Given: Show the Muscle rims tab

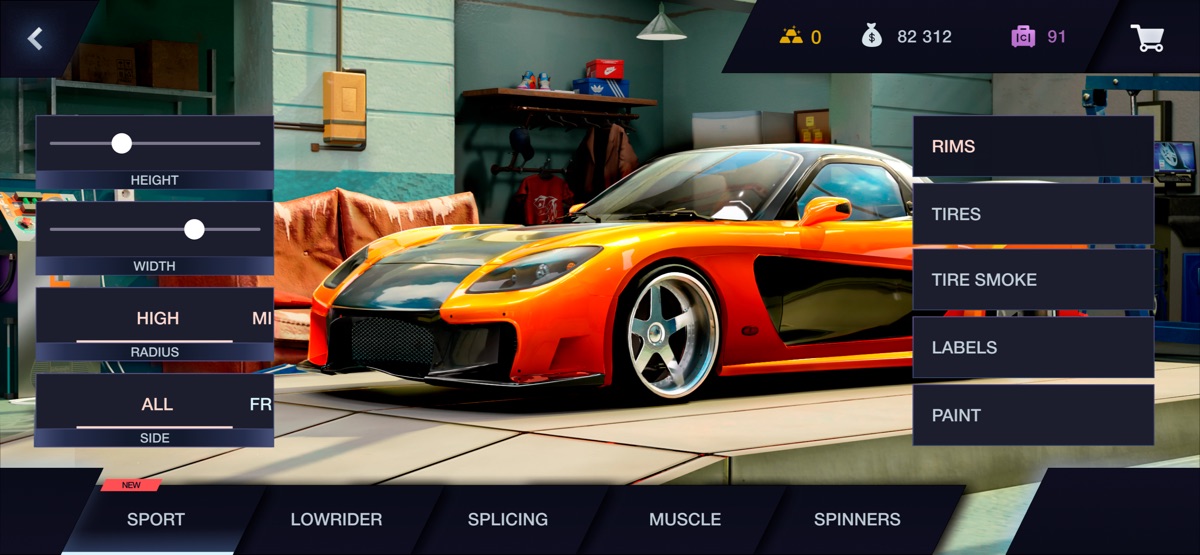Looking at the screenshot, I should point(685,519).
